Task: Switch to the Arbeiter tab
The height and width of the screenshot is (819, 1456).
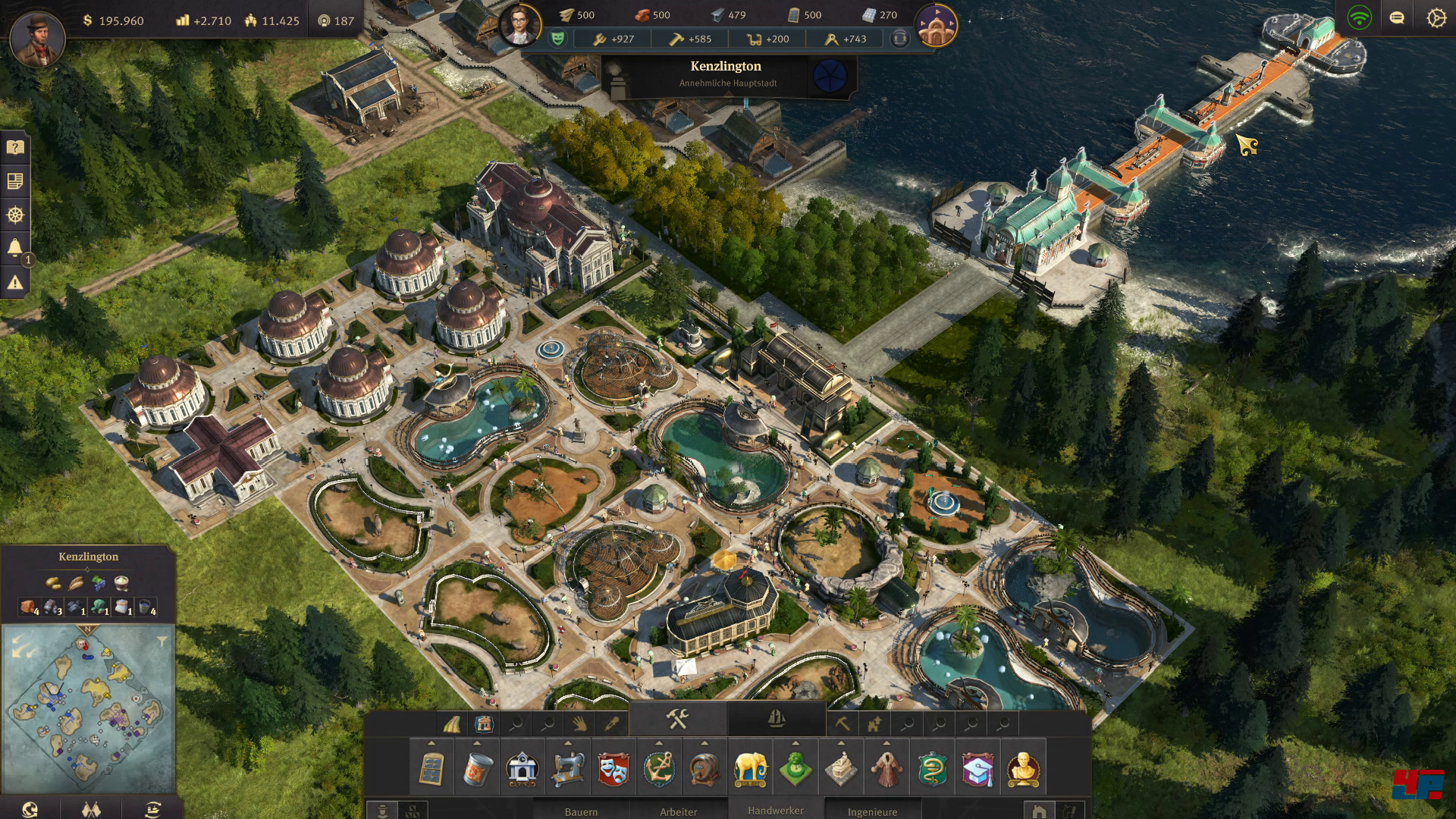Action: pyautogui.click(x=678, y=811)
